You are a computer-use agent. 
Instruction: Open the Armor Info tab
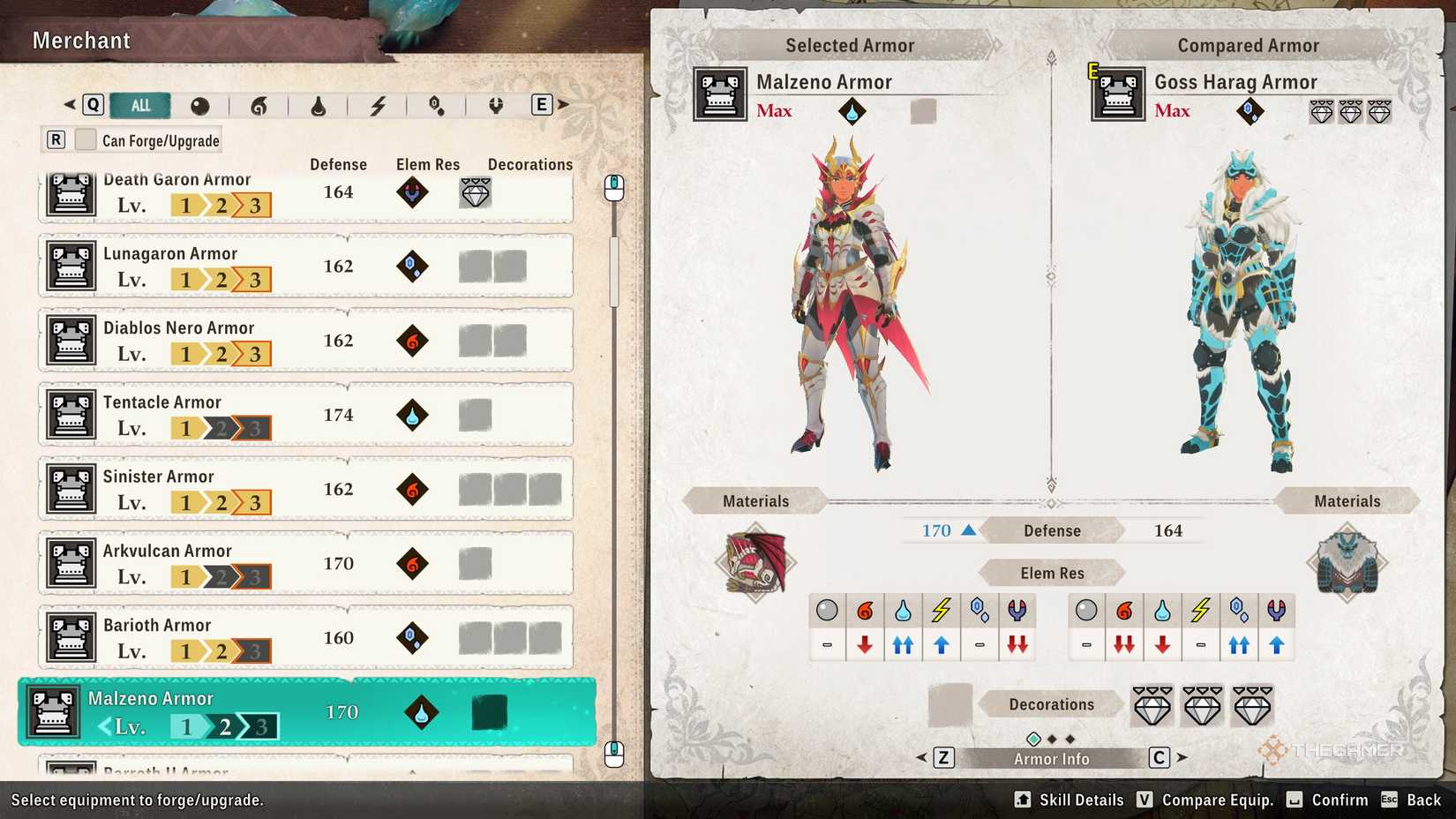click(x=1050, y=757)
